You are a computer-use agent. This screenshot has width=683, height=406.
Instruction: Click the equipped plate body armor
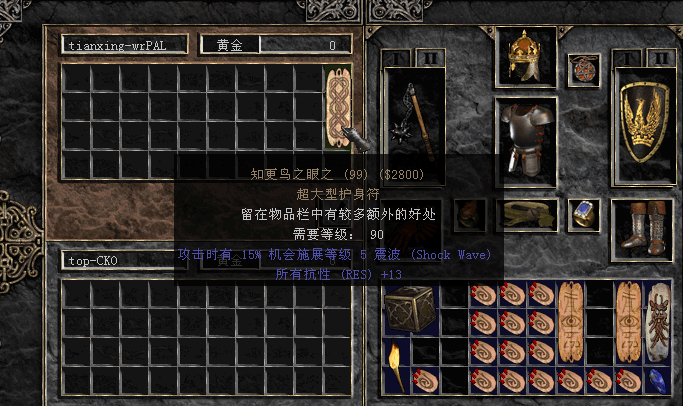(526, 140)
